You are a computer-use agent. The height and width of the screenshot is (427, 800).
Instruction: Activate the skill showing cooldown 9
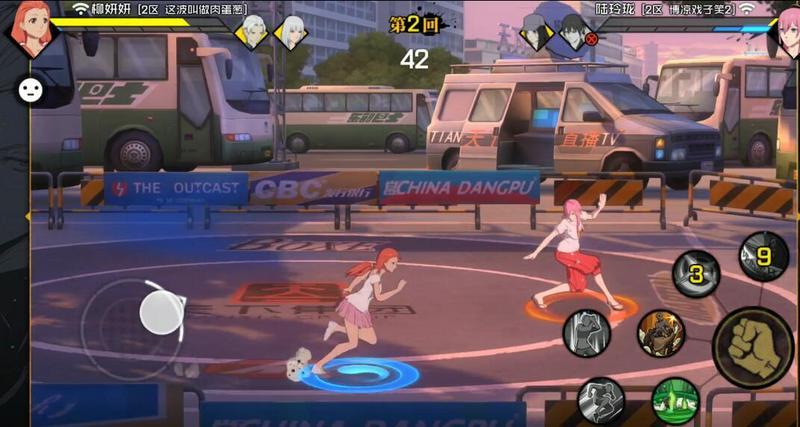point(763,255)
